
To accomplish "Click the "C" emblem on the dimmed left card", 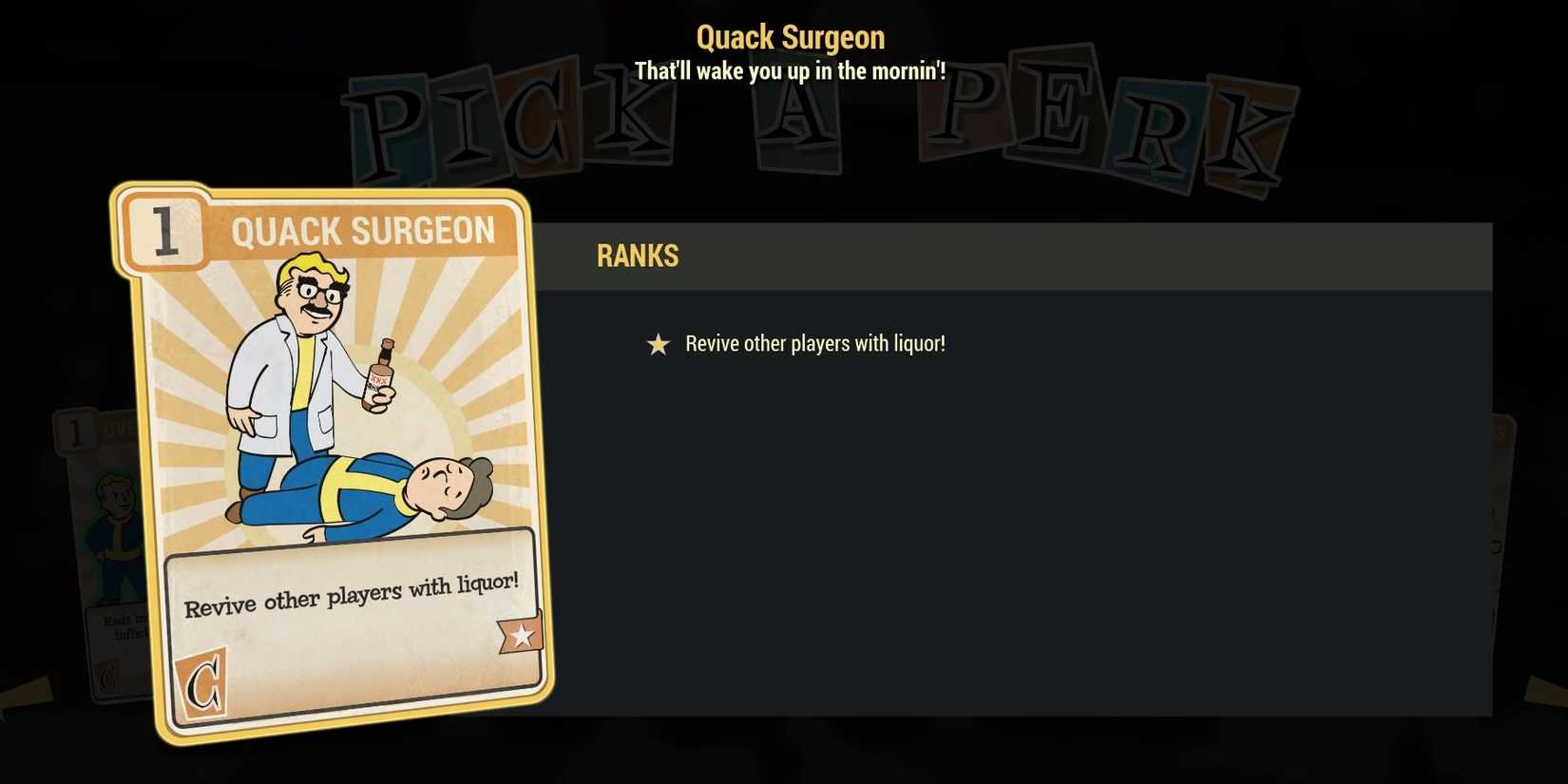I will [x=107, y=677].
